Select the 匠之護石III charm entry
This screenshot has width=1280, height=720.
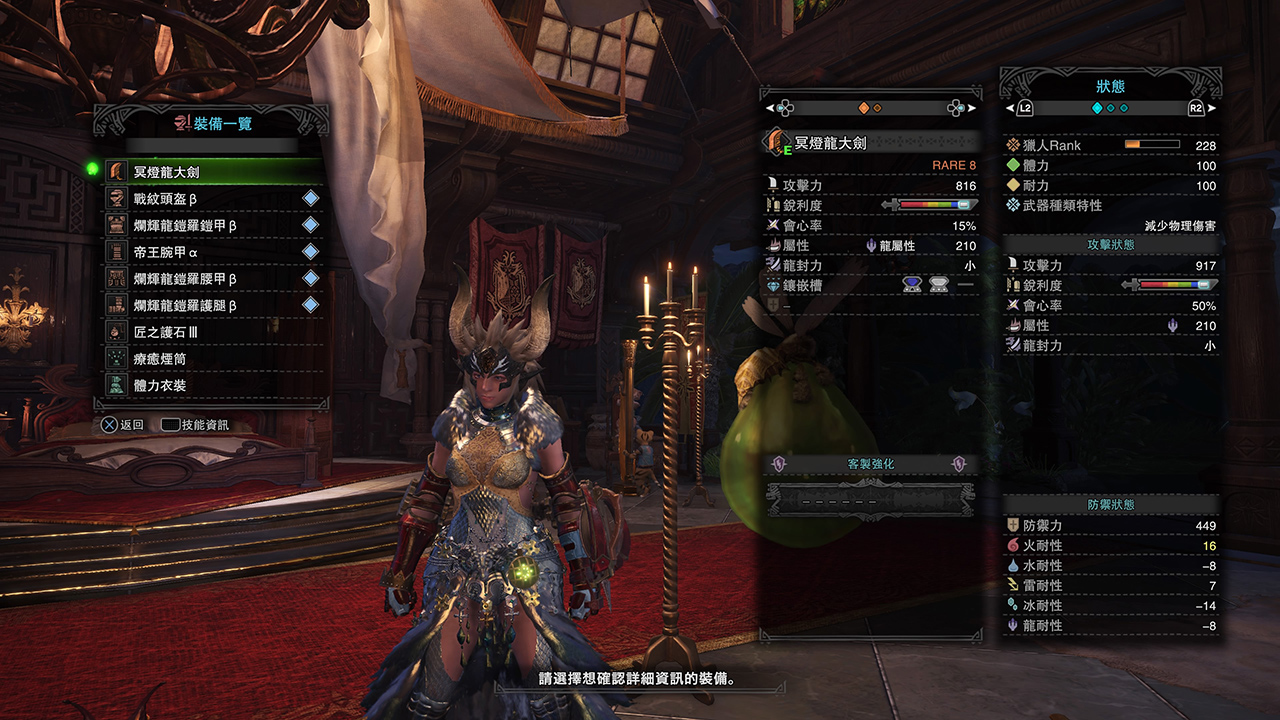pyautogui.click(x=210, y=331)
